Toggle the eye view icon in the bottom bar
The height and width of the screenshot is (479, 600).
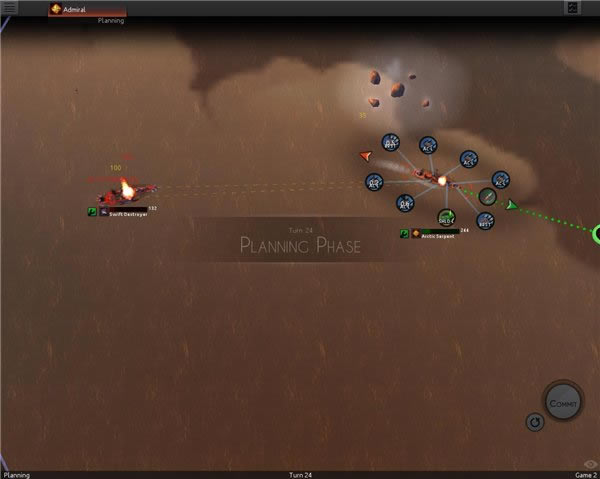(x=590, y=464)
